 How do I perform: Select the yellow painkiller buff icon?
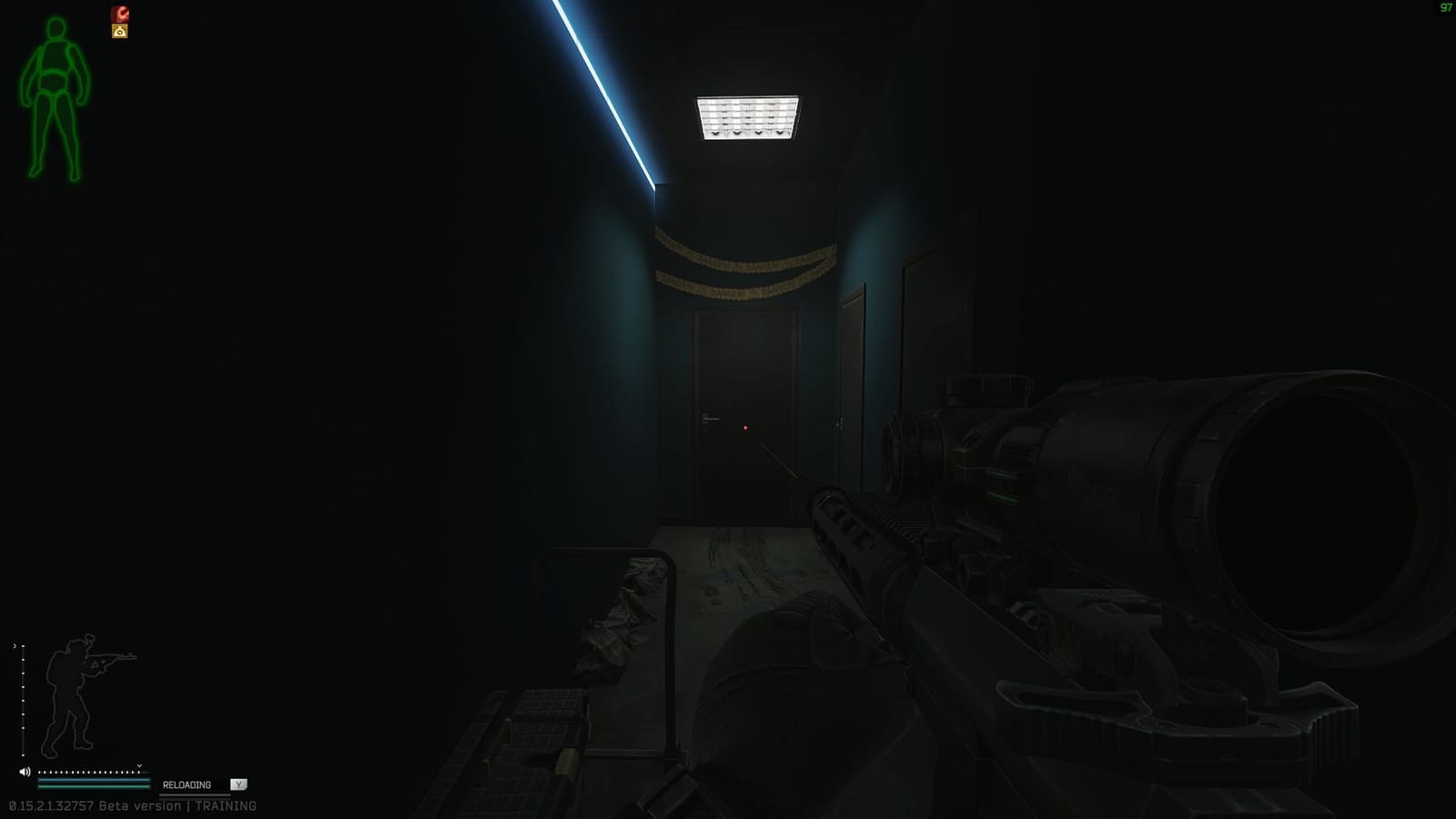tap(119, 31)
